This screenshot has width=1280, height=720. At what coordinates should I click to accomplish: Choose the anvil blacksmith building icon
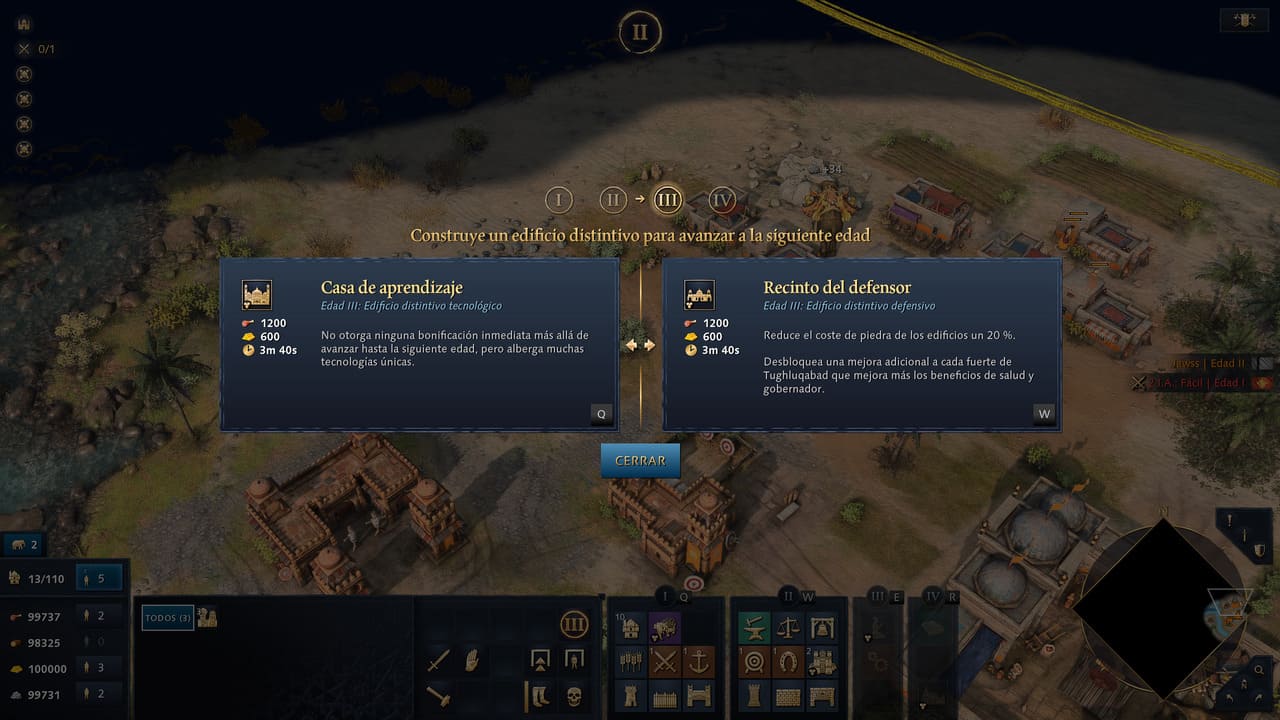(754, 628)
